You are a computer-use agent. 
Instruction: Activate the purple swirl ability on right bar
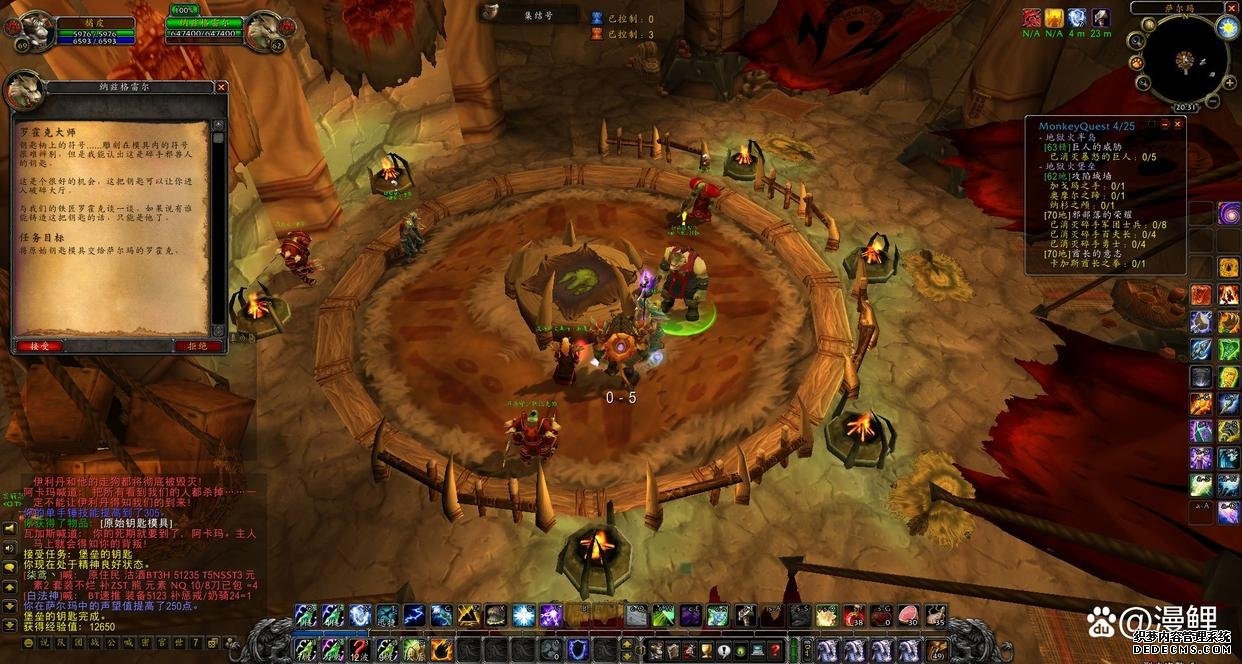coord(1229,213)
